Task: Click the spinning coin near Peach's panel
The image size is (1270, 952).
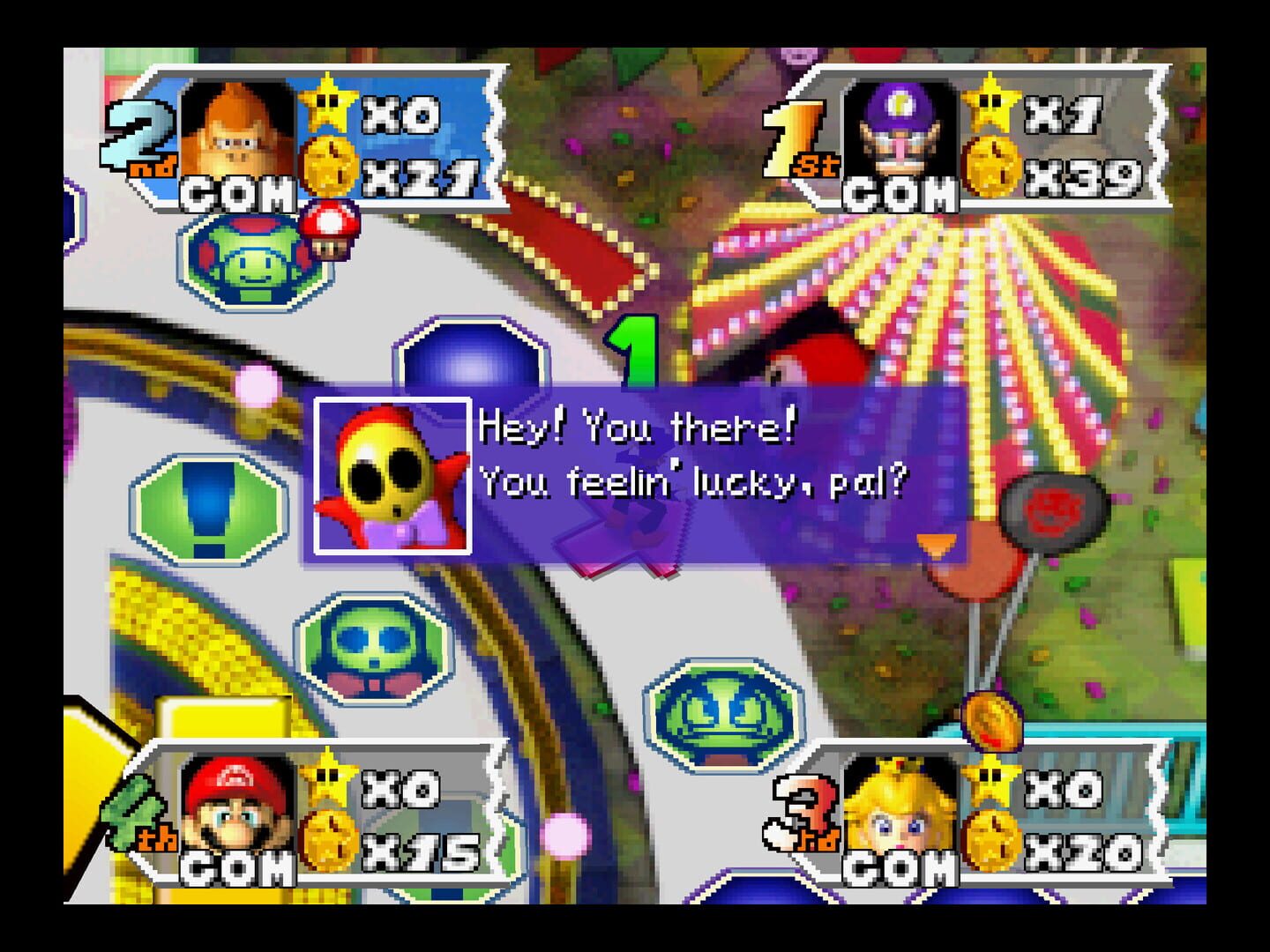Action: click(x=993, y=723)
